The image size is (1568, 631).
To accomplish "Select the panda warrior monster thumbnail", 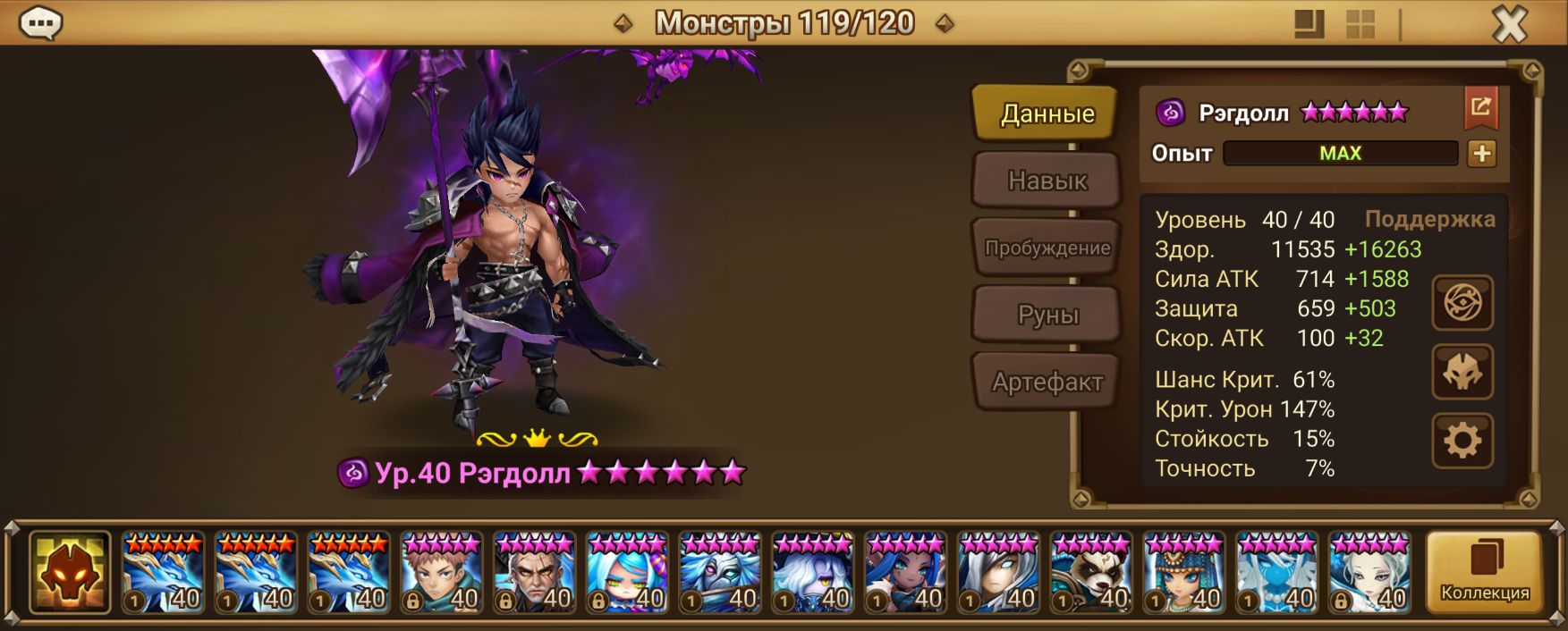I will (x=1090, y=573).
